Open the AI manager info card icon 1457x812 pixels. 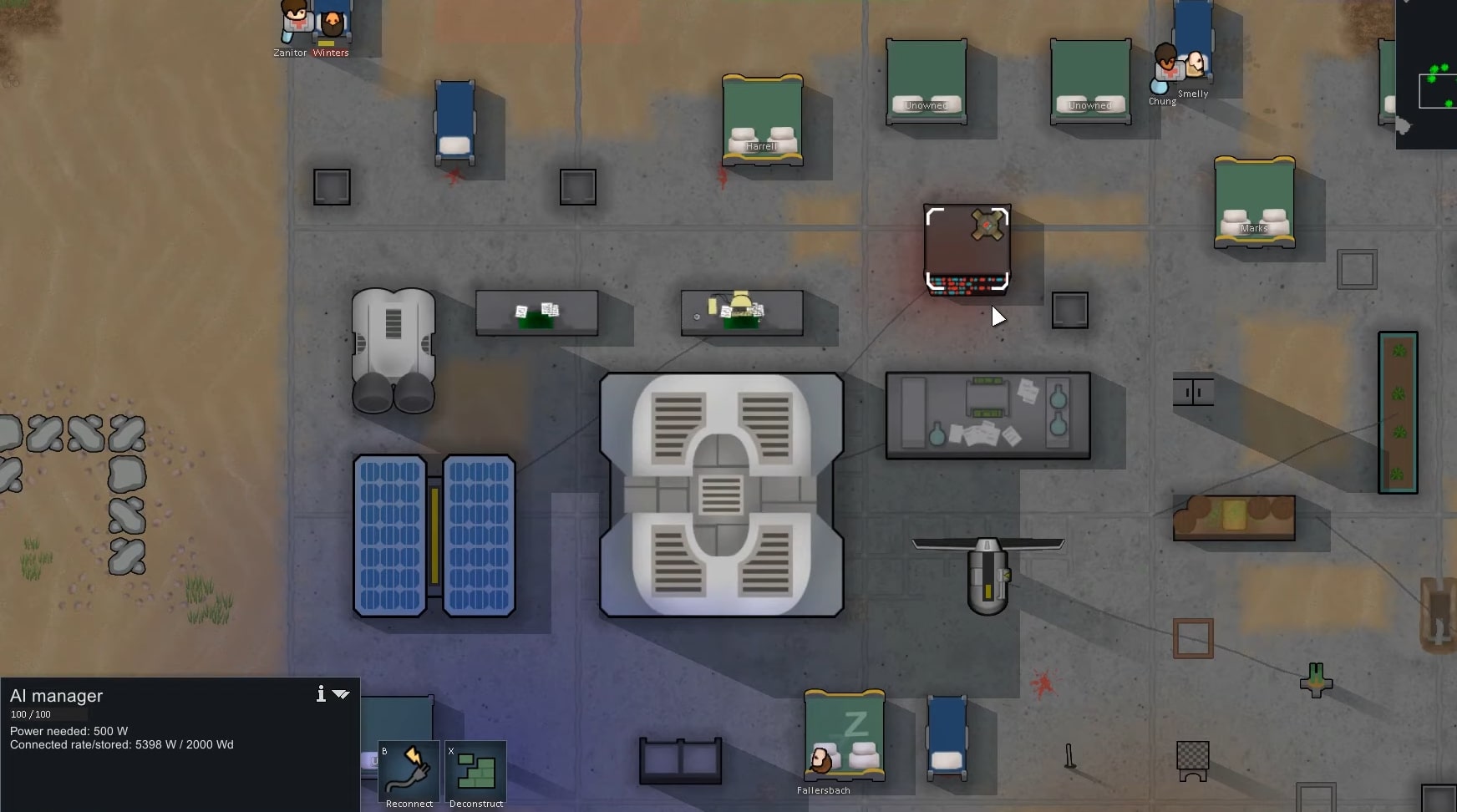321,693
